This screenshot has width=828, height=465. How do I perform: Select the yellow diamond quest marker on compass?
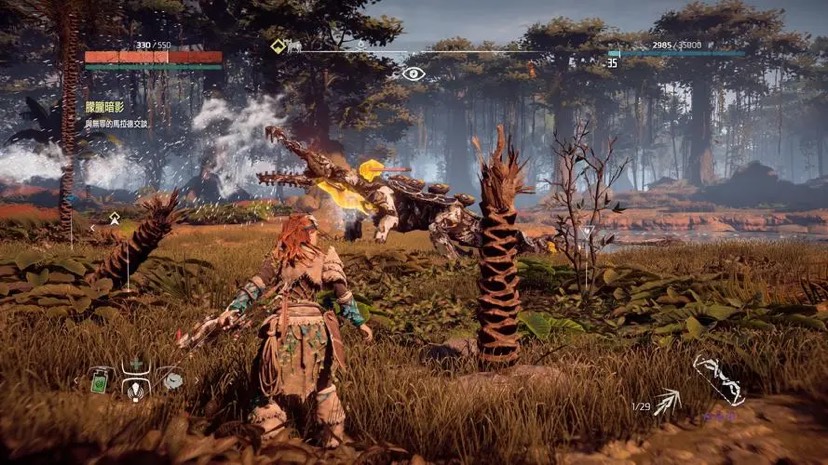(279, 46)
